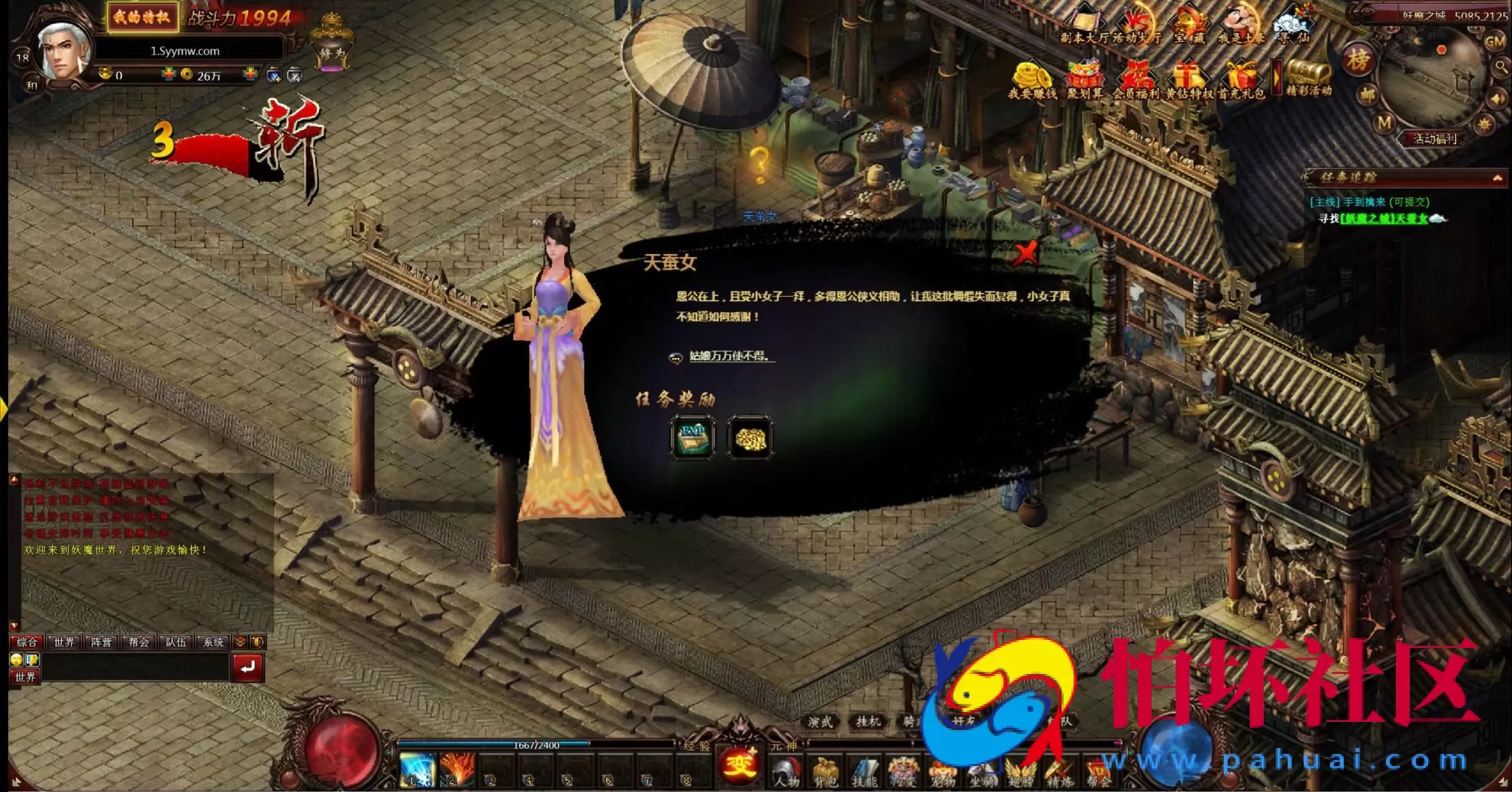The height and width of the screenshot is (792, 1512).
Task: Select the 系统 chat tab
Action: [214, 642]
